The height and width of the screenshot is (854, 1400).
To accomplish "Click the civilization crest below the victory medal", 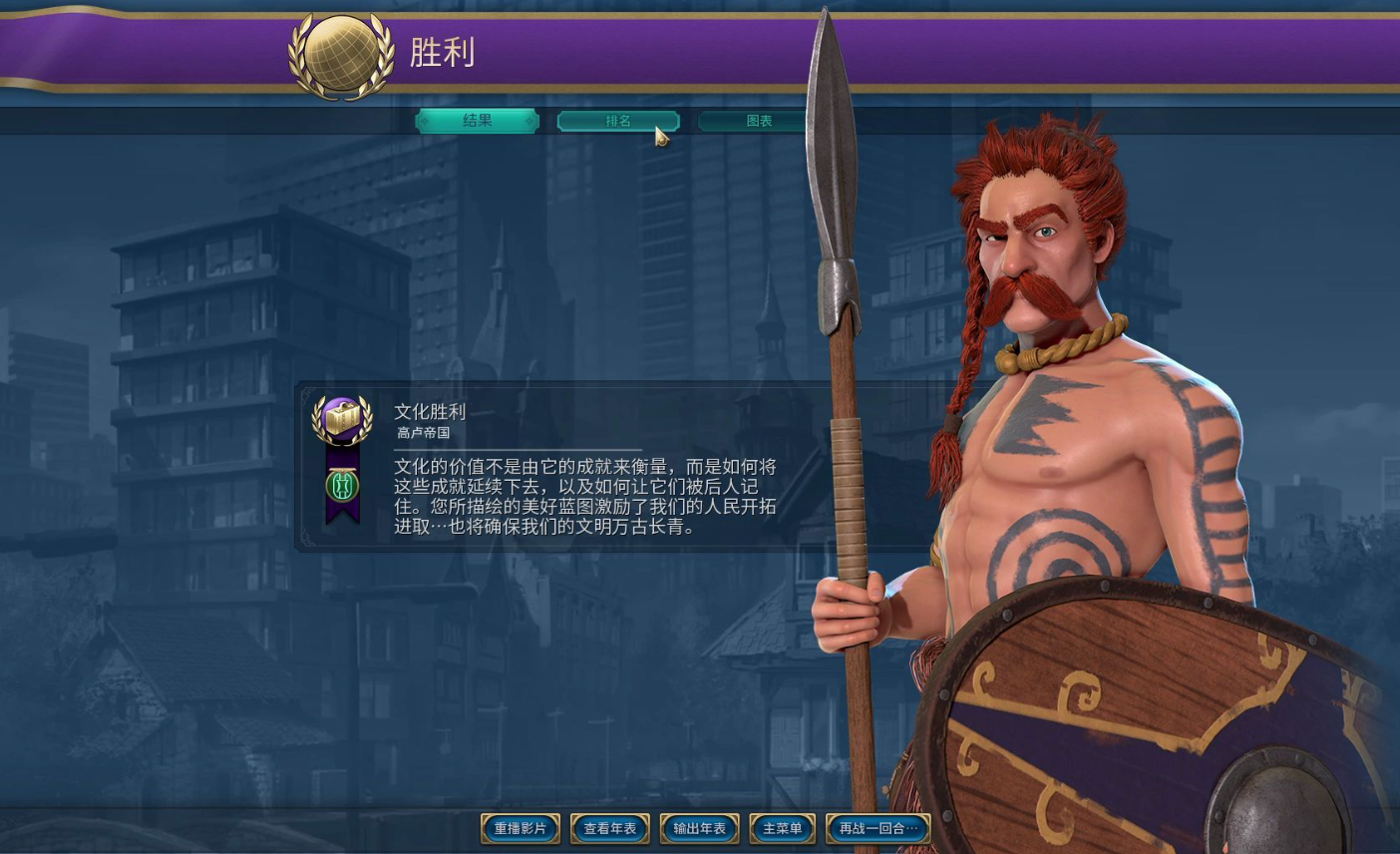I will [x=341, y=486].
